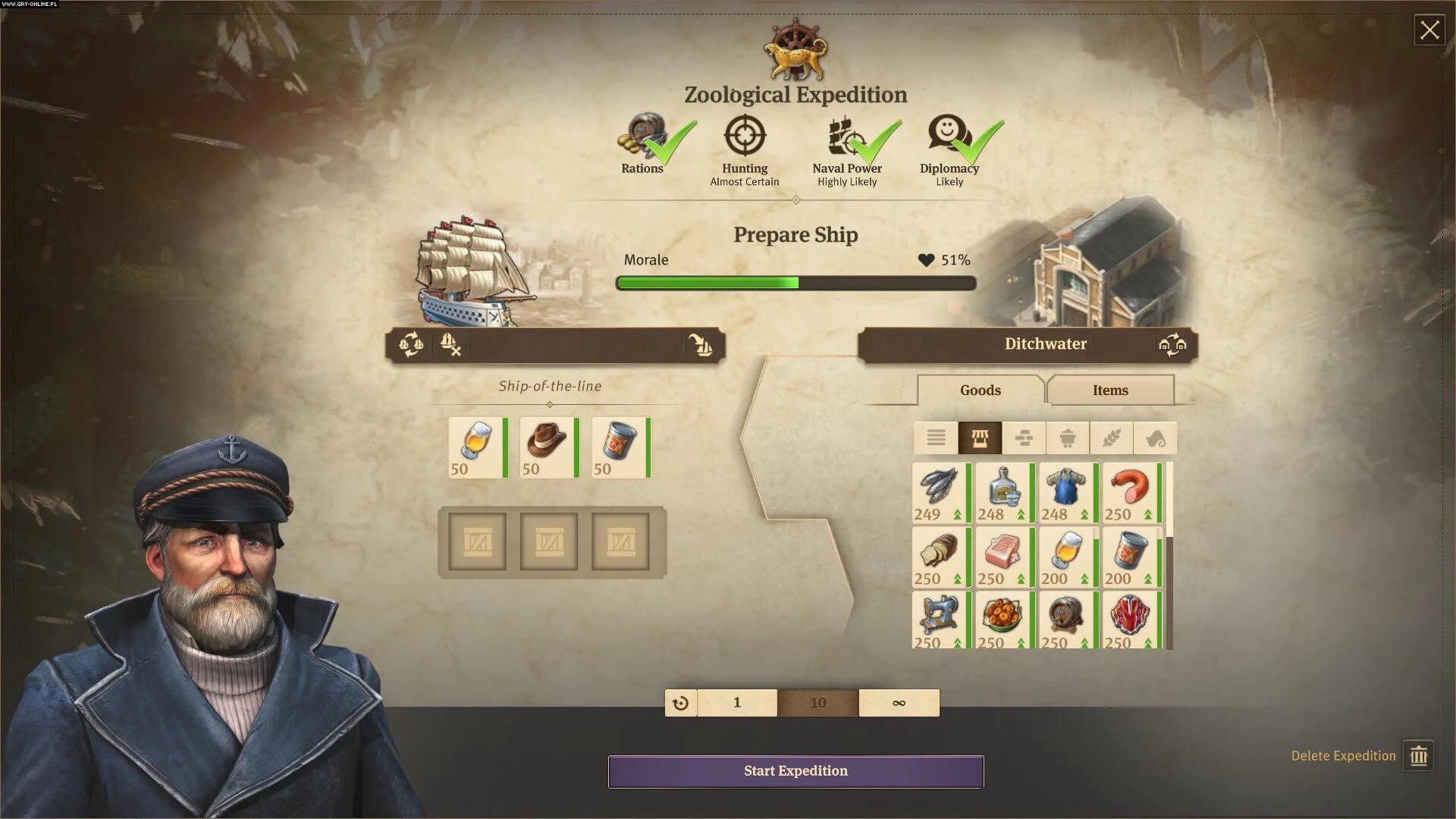Viewport: 1456px width, 819px height.
Task: Select the infinity repeat option
Action: pos(899,702)
